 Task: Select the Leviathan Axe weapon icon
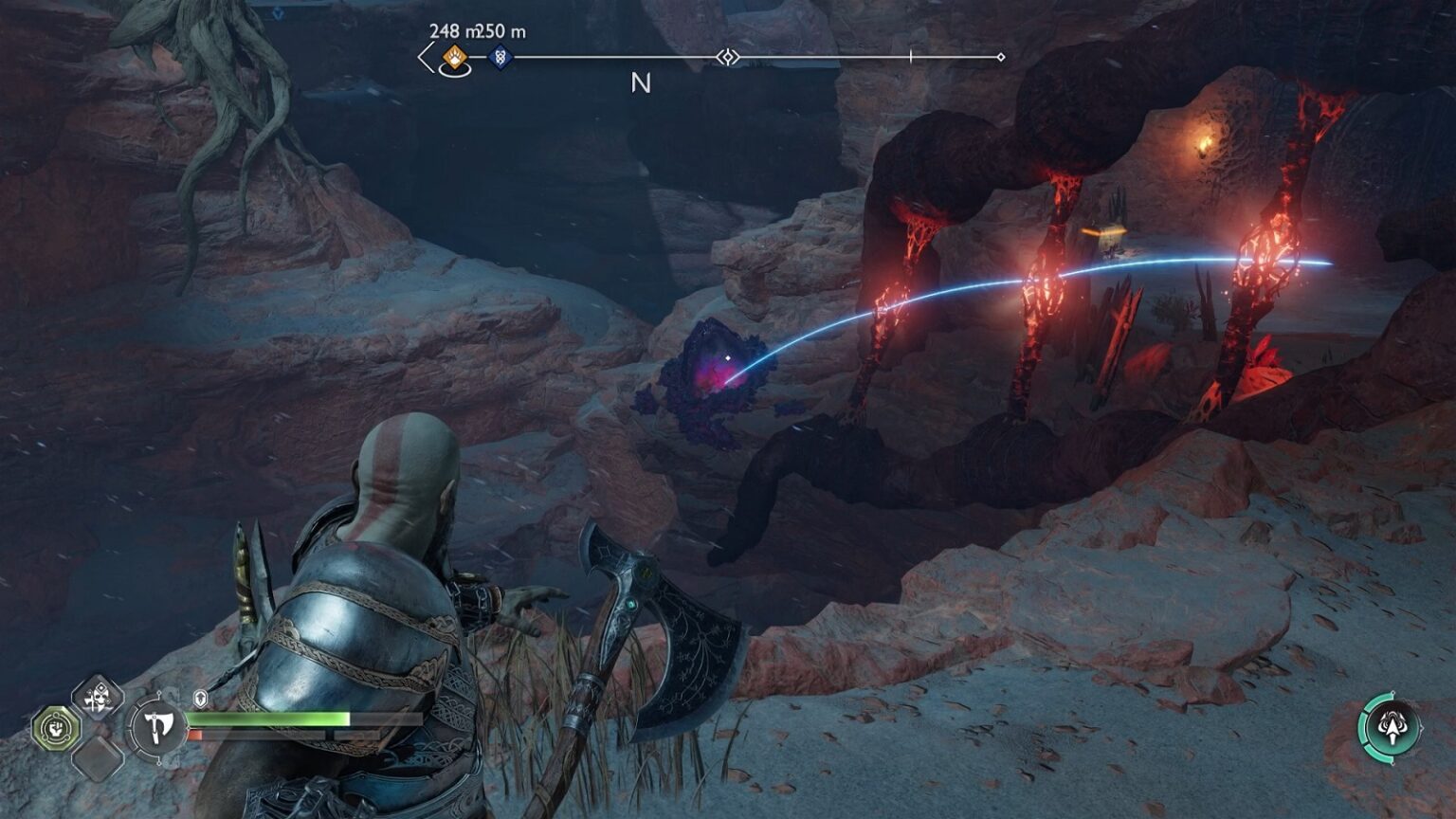point(156,728)
